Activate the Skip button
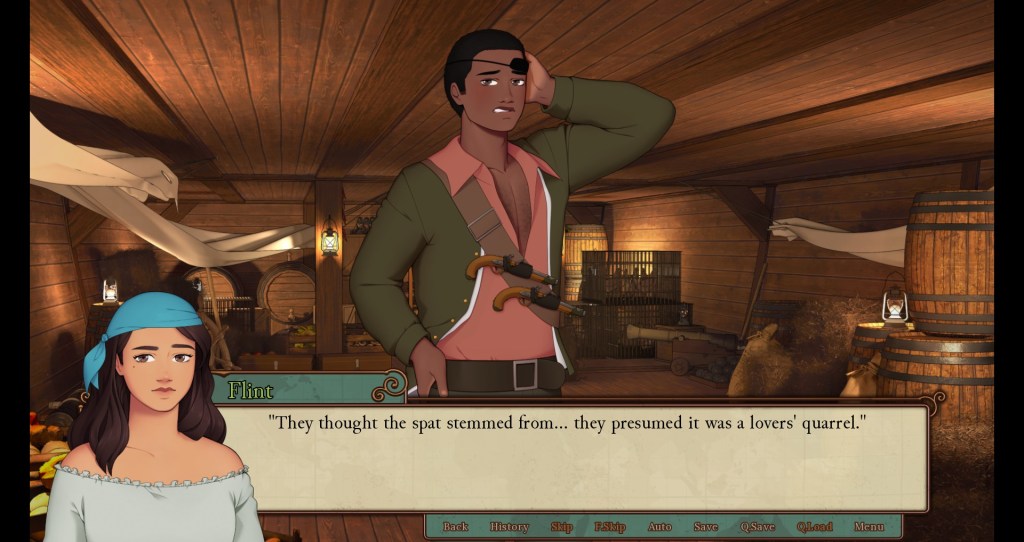Image resolution: width=1024 pixels, height=542 pixels. point(561,527)
